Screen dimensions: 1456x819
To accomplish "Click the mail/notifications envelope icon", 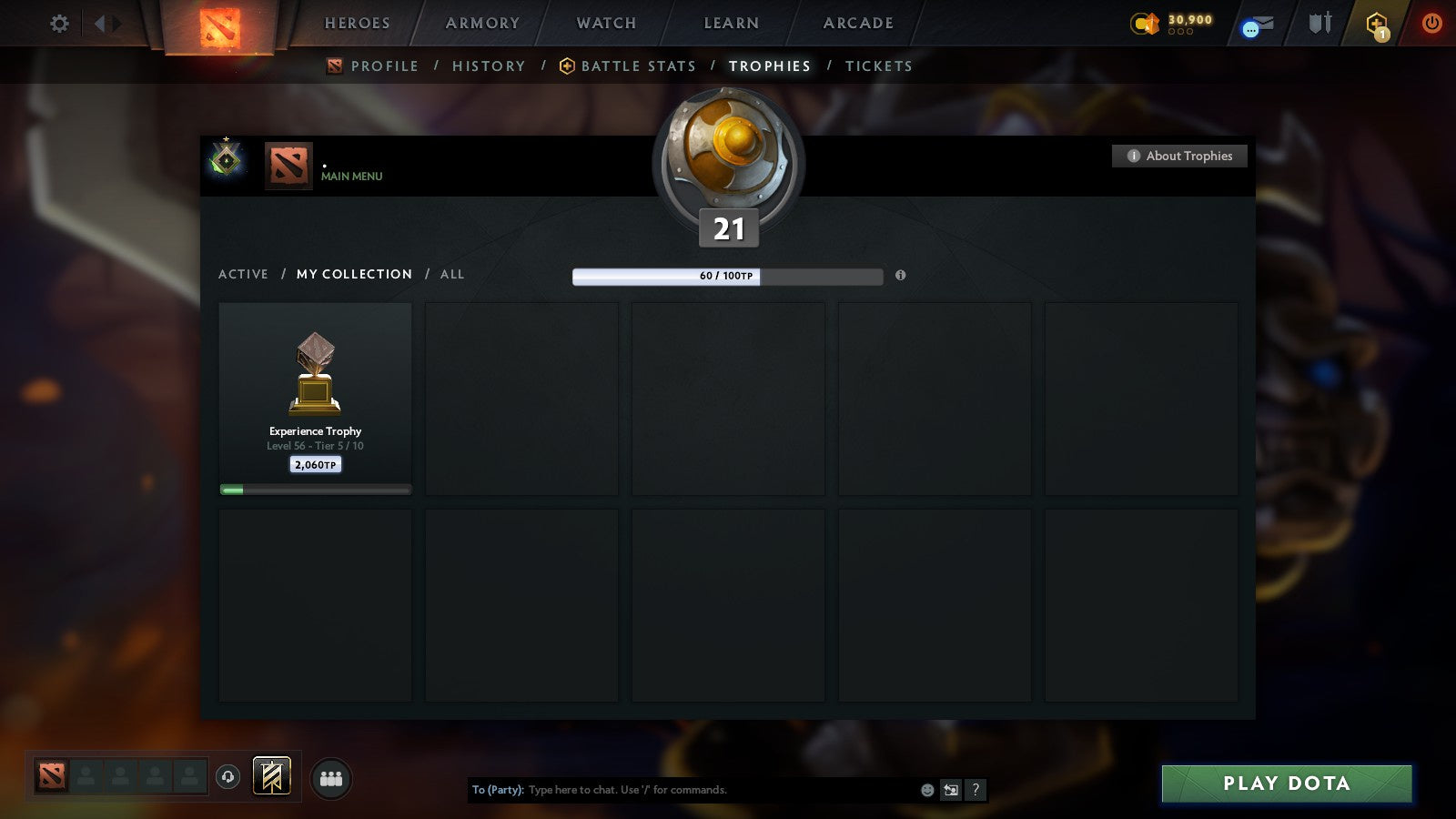I will 1257,25.
